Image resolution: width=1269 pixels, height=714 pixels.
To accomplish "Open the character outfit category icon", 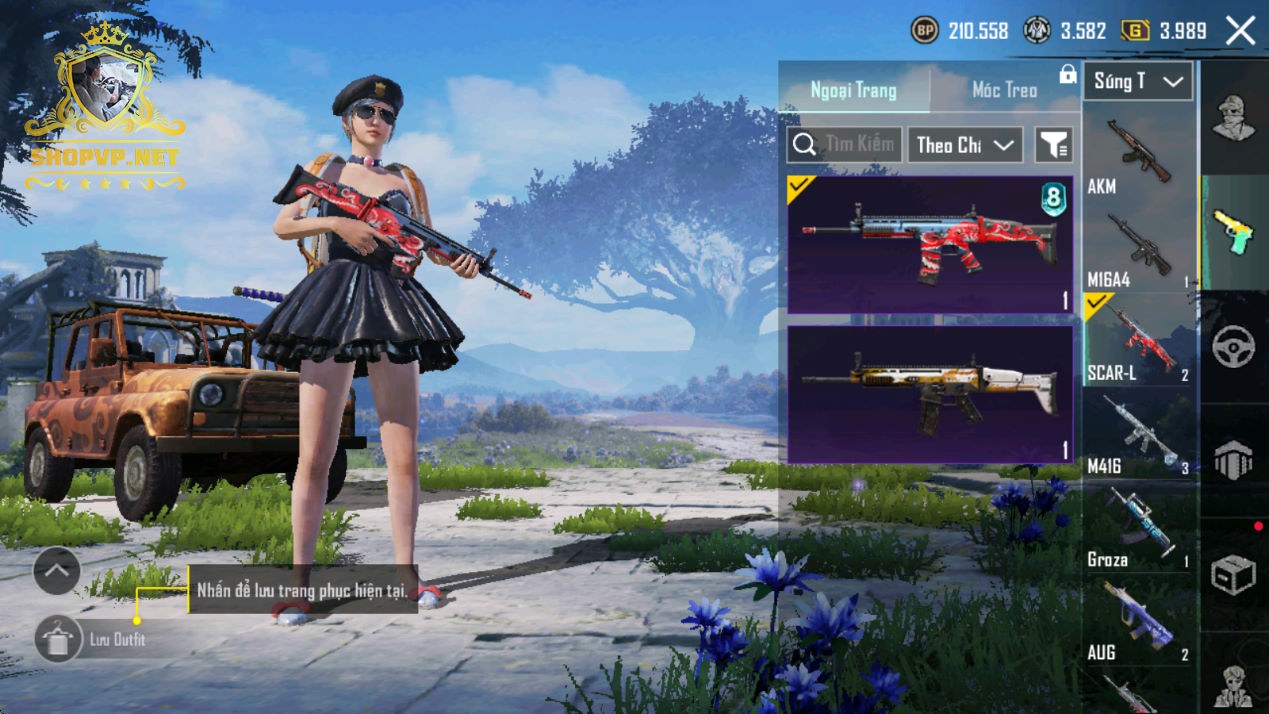I will pos(1234,118).
